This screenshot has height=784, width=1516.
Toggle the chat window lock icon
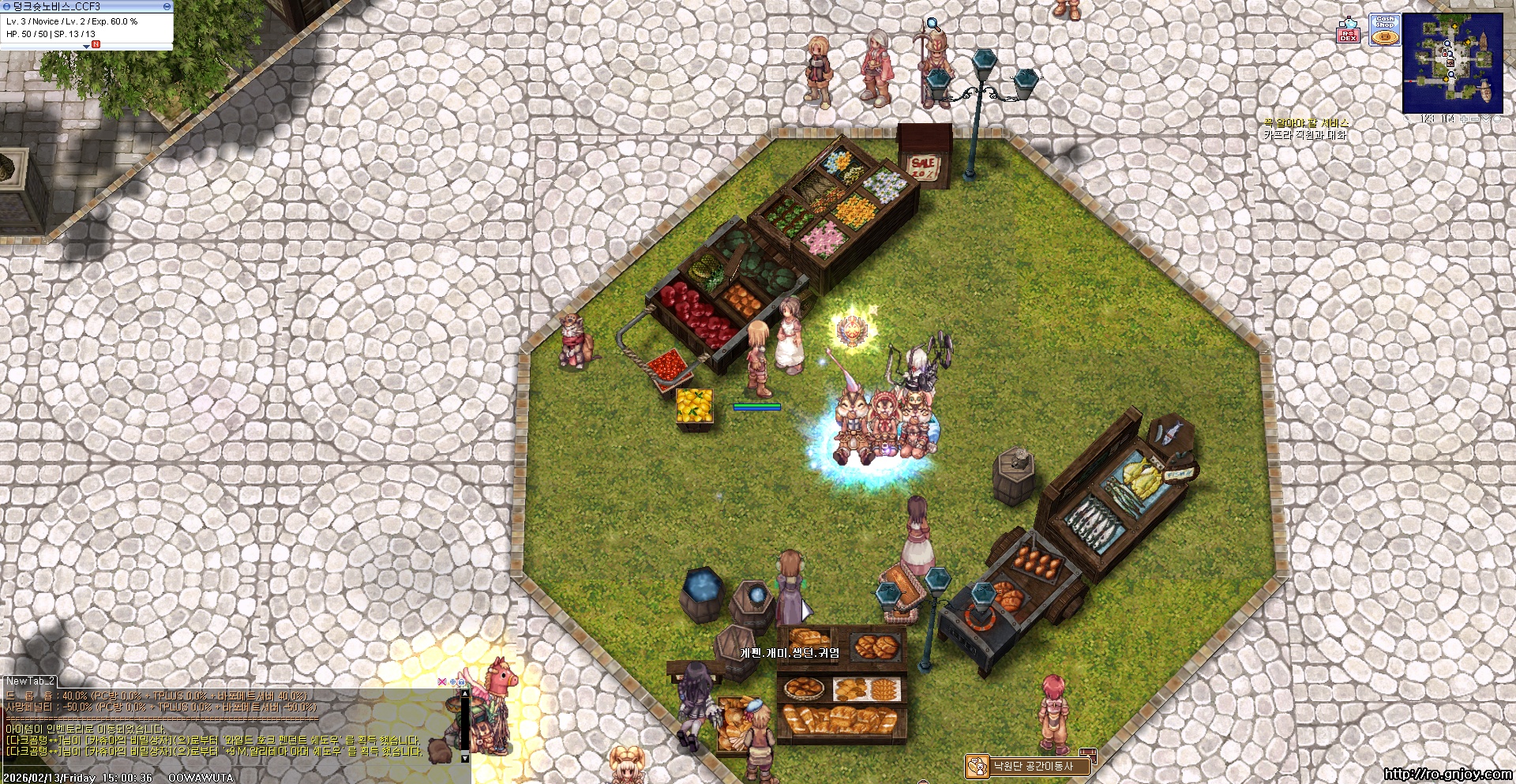(461, 681)
